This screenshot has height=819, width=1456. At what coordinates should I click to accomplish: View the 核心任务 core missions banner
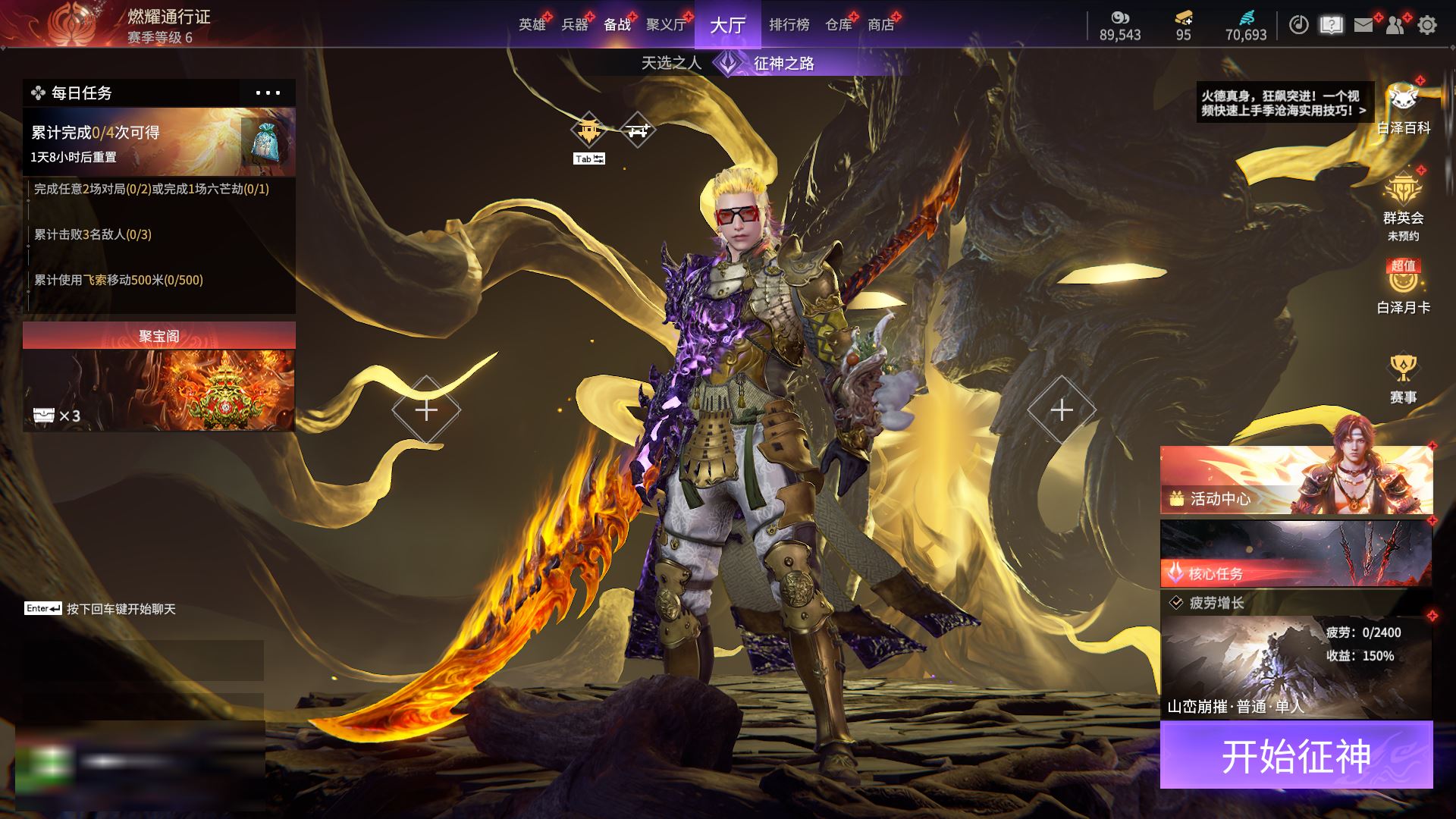[1296, 554]
